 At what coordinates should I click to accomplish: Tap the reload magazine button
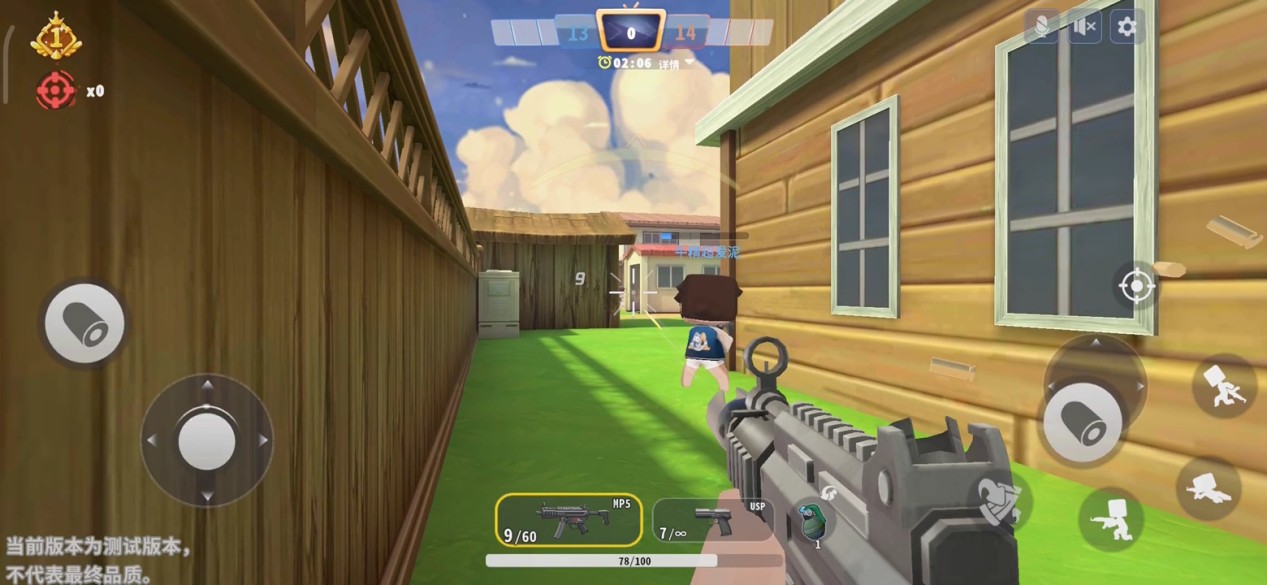pos(1000,499)
